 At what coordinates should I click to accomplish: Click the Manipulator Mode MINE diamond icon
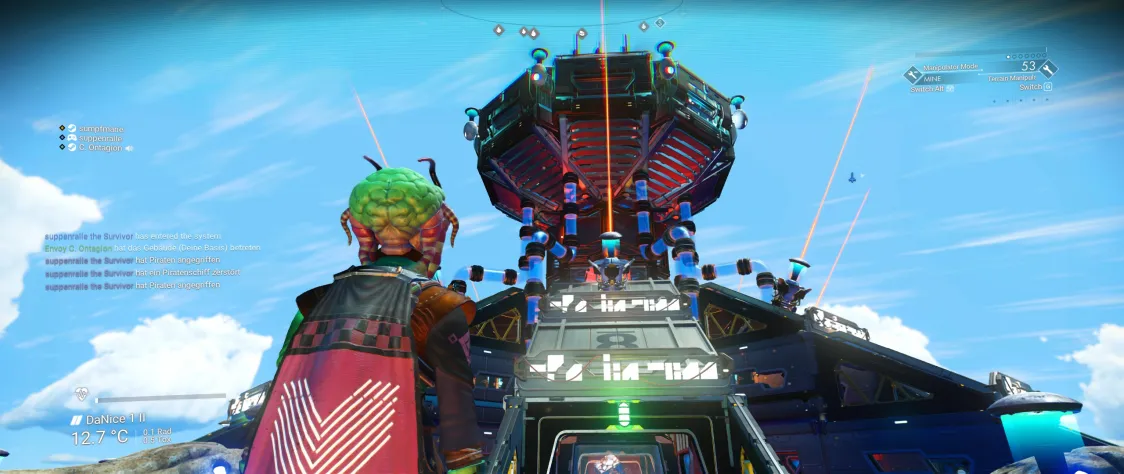coord(912,73)
